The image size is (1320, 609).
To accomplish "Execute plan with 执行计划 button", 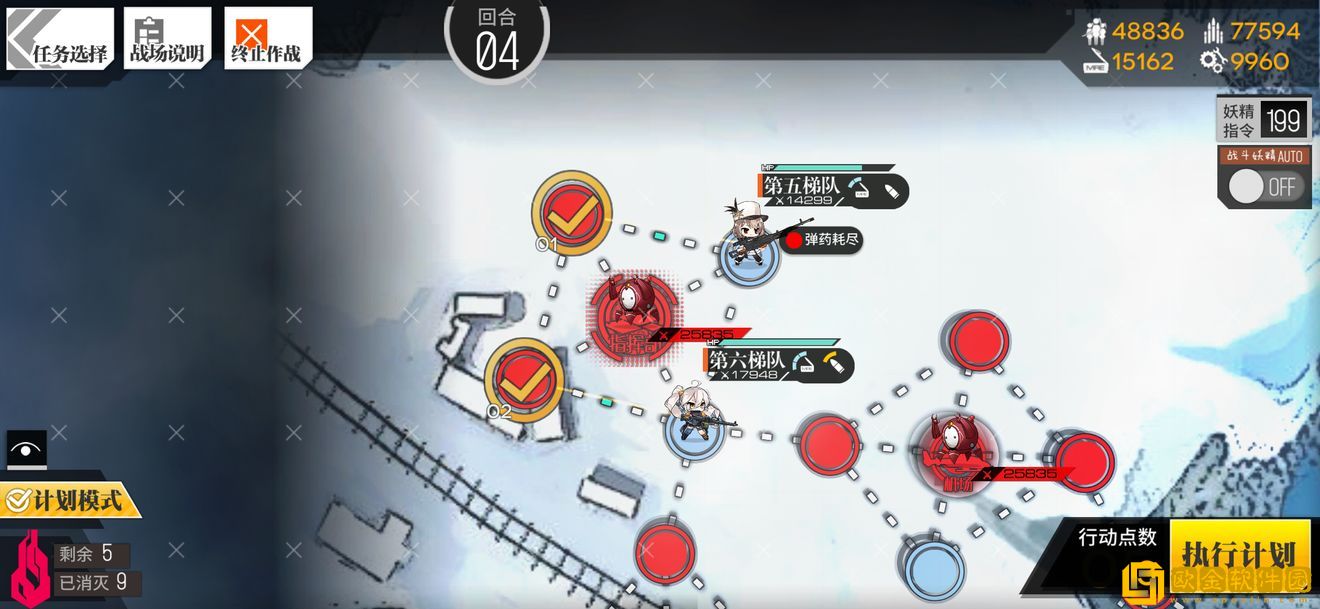I will click(x=1239, y=553).
